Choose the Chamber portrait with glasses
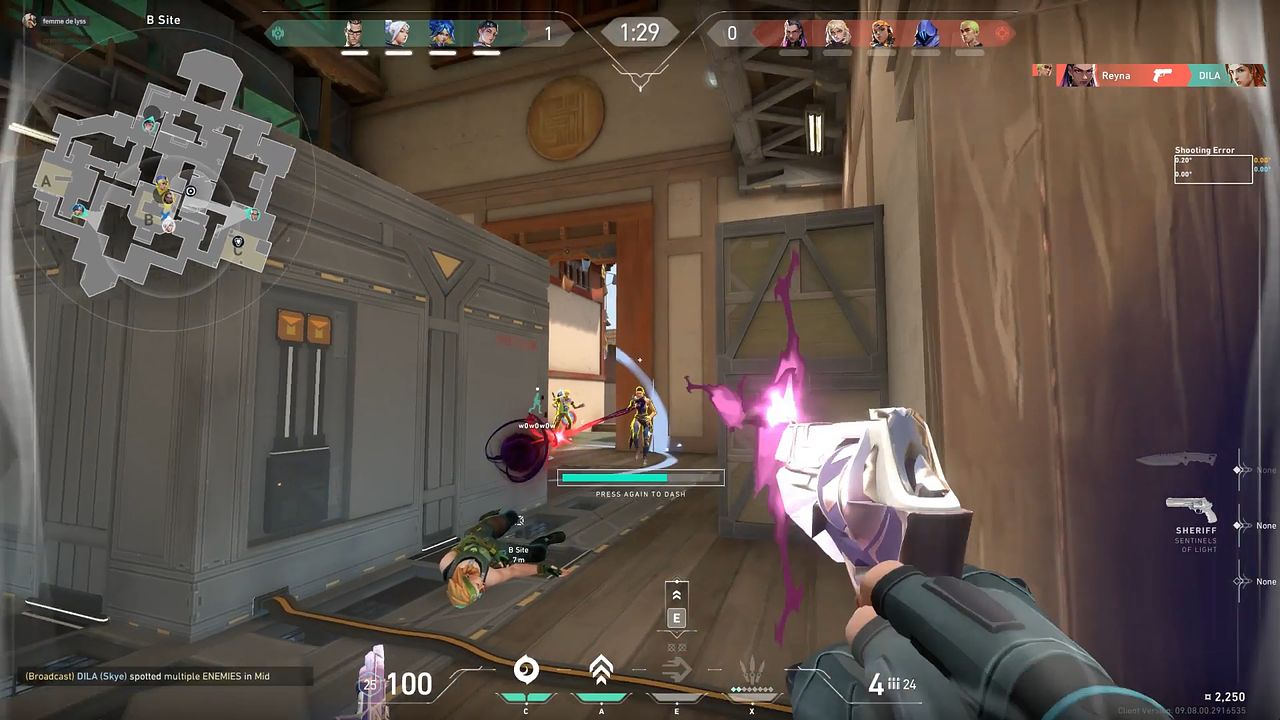 point(355,34)
